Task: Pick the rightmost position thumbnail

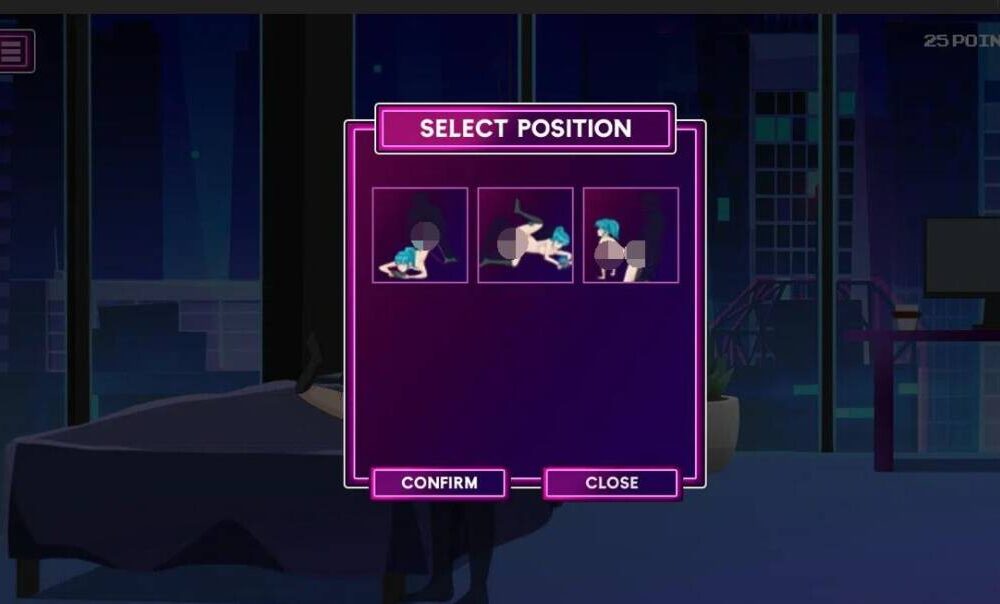Action: (x=631, y=236)
